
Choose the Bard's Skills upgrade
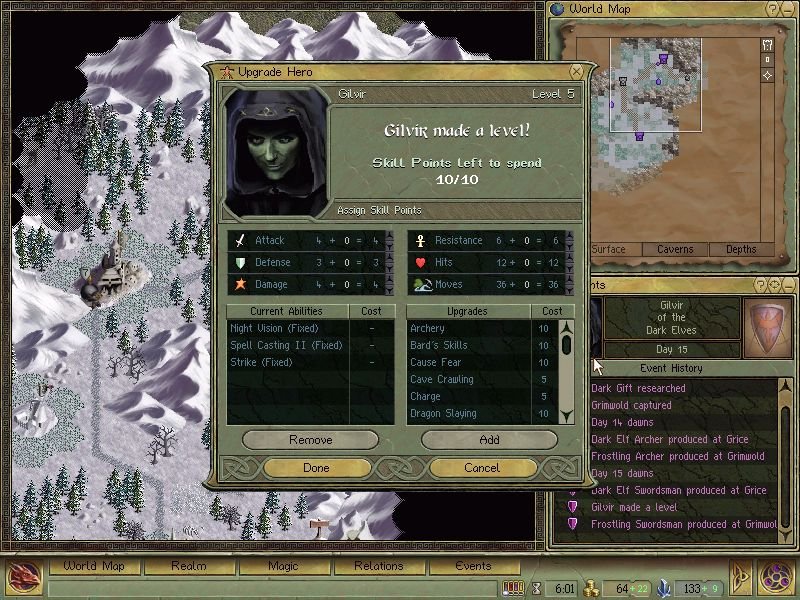pyautogui.click(x=438, y=345)
